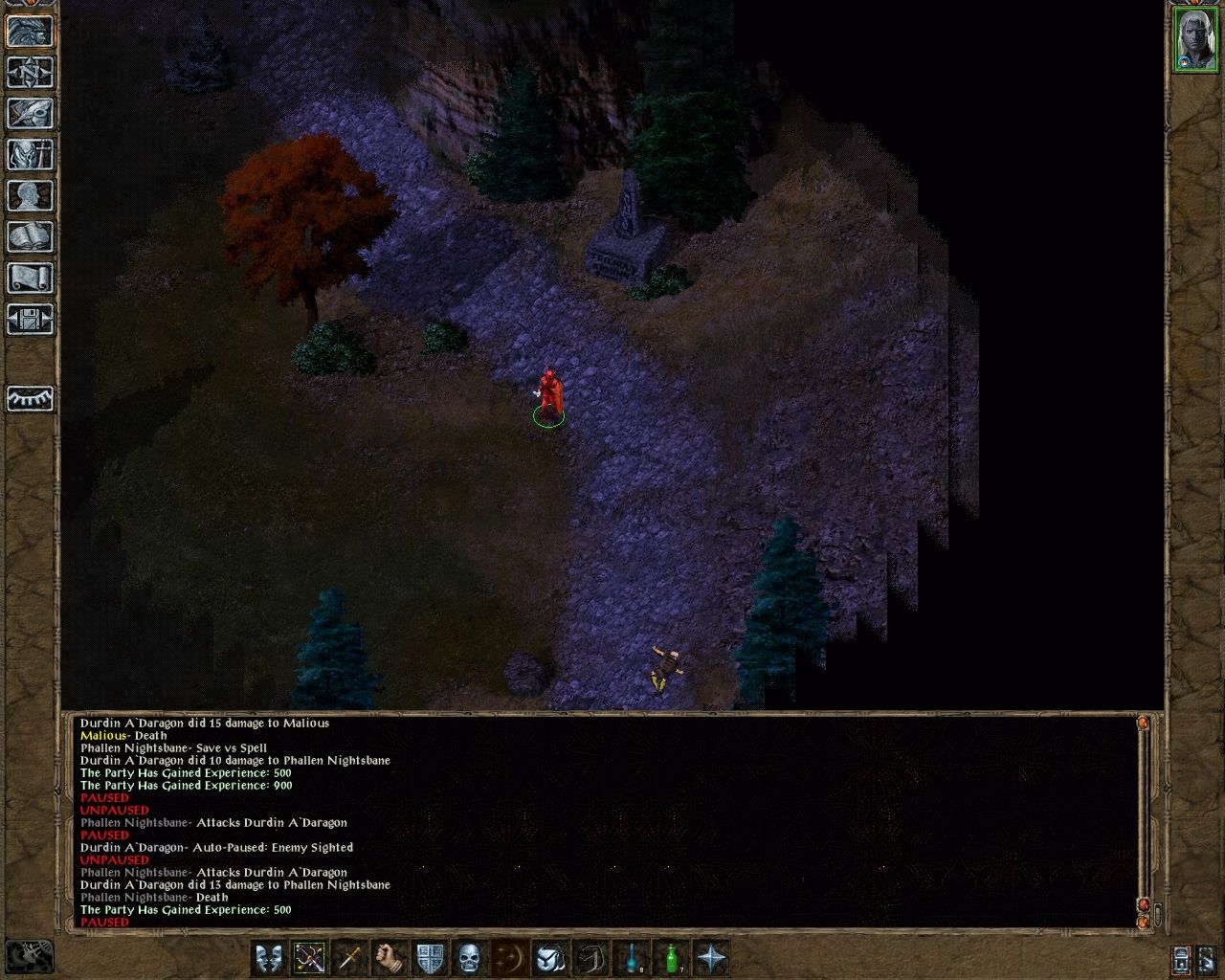Activate the shield guard button
The image size is (1225, 980).
coord(430,958)
